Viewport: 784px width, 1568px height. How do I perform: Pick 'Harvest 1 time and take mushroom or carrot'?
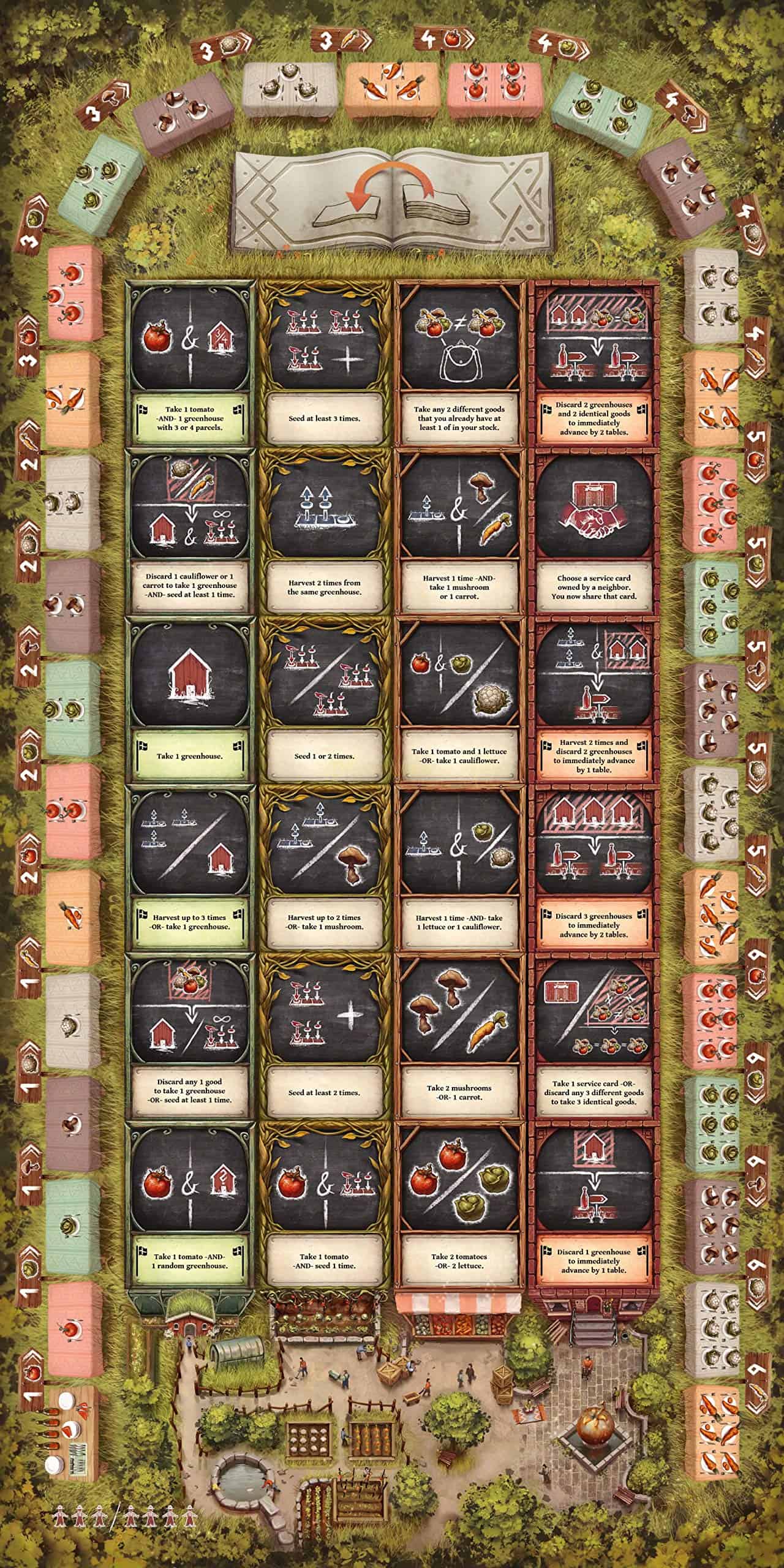pyautogui.click(x=459, y=532)
